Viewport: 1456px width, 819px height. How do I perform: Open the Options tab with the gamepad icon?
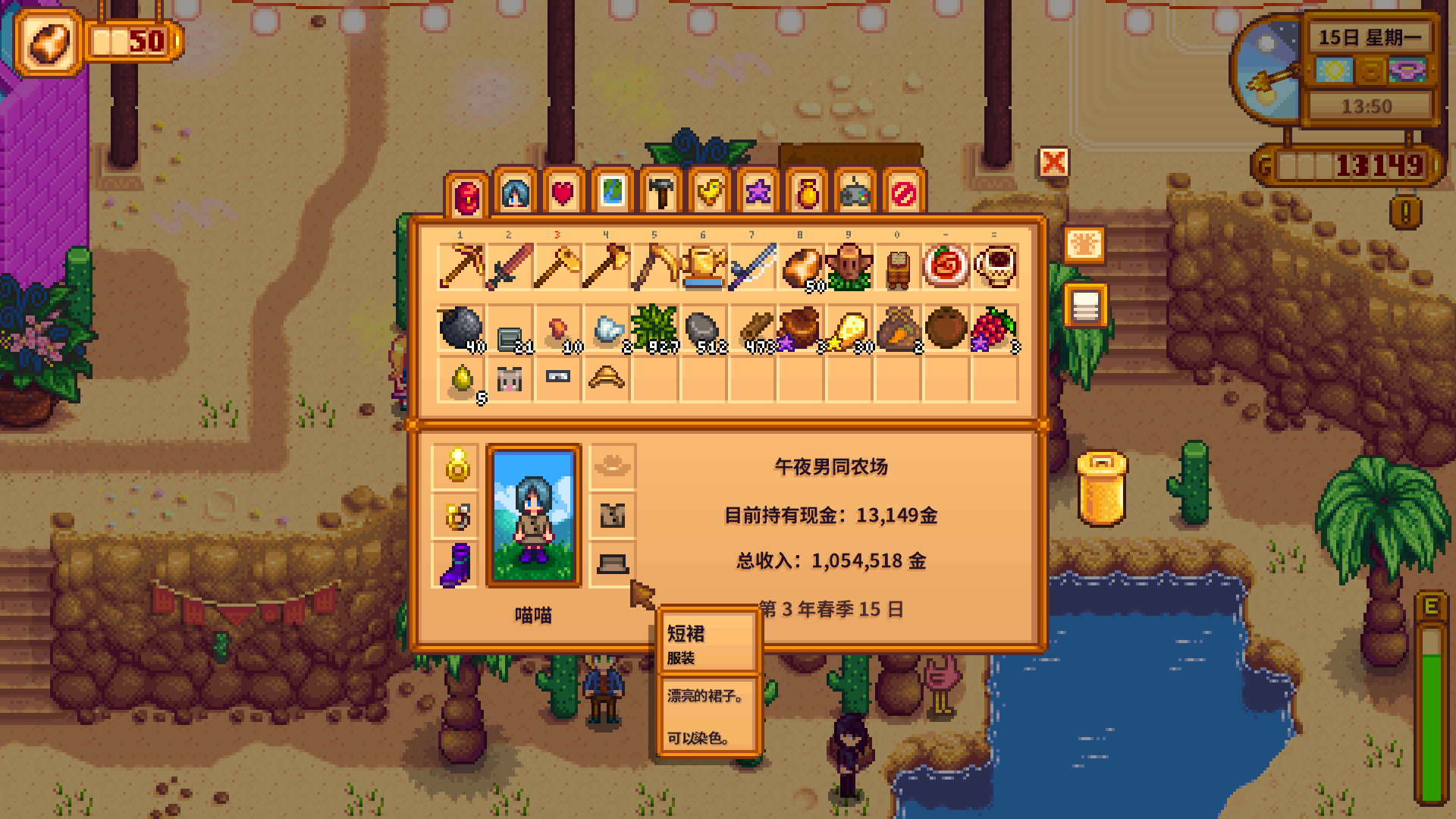855,193
